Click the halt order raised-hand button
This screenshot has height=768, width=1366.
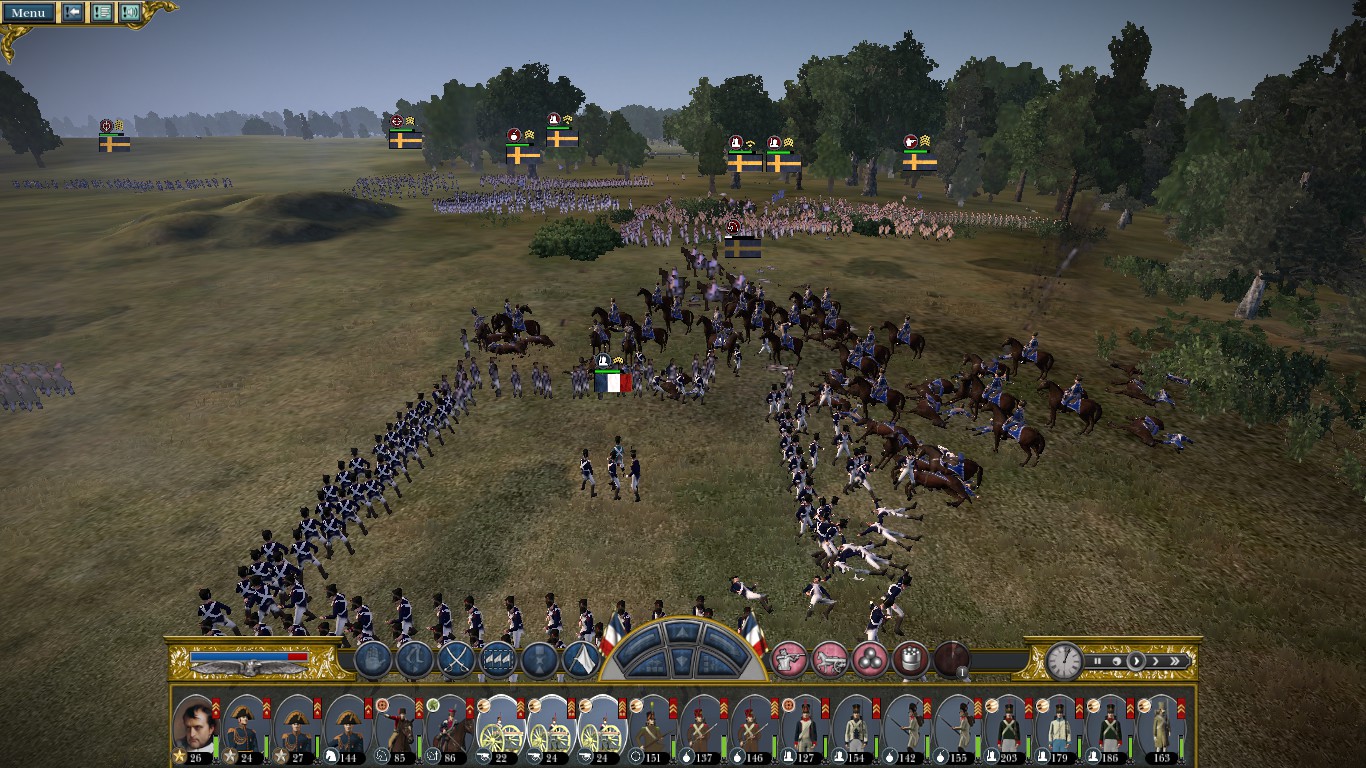372,659
